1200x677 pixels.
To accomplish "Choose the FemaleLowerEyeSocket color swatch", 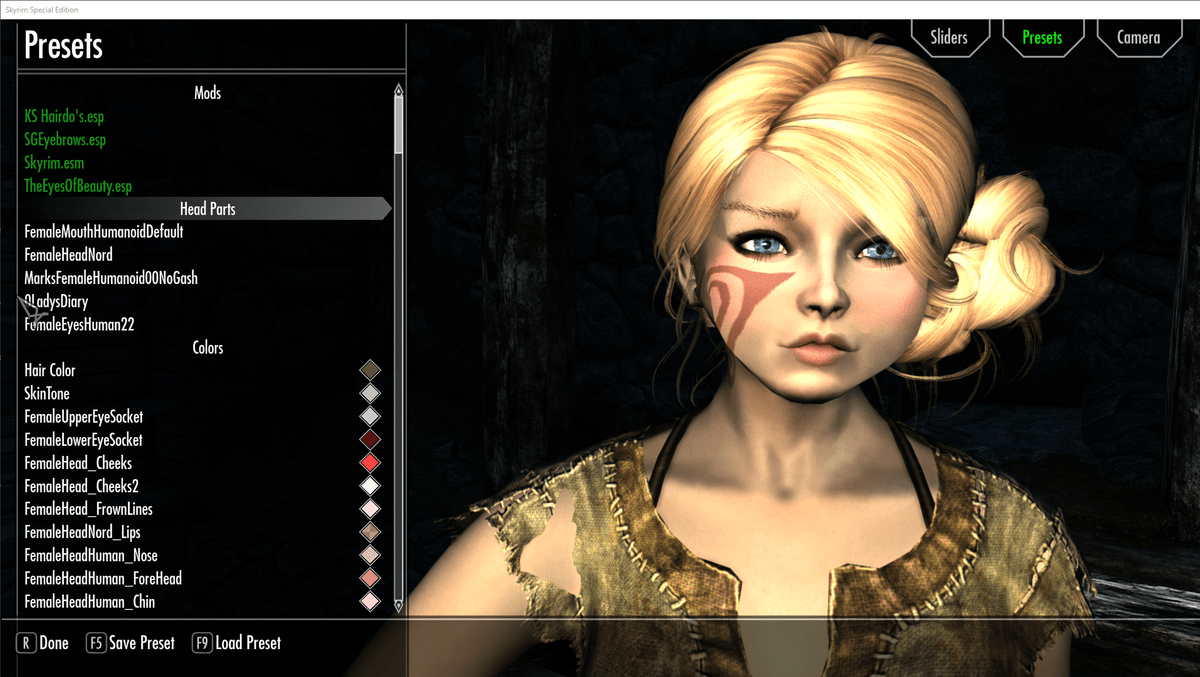I will (x=370, y=440).
